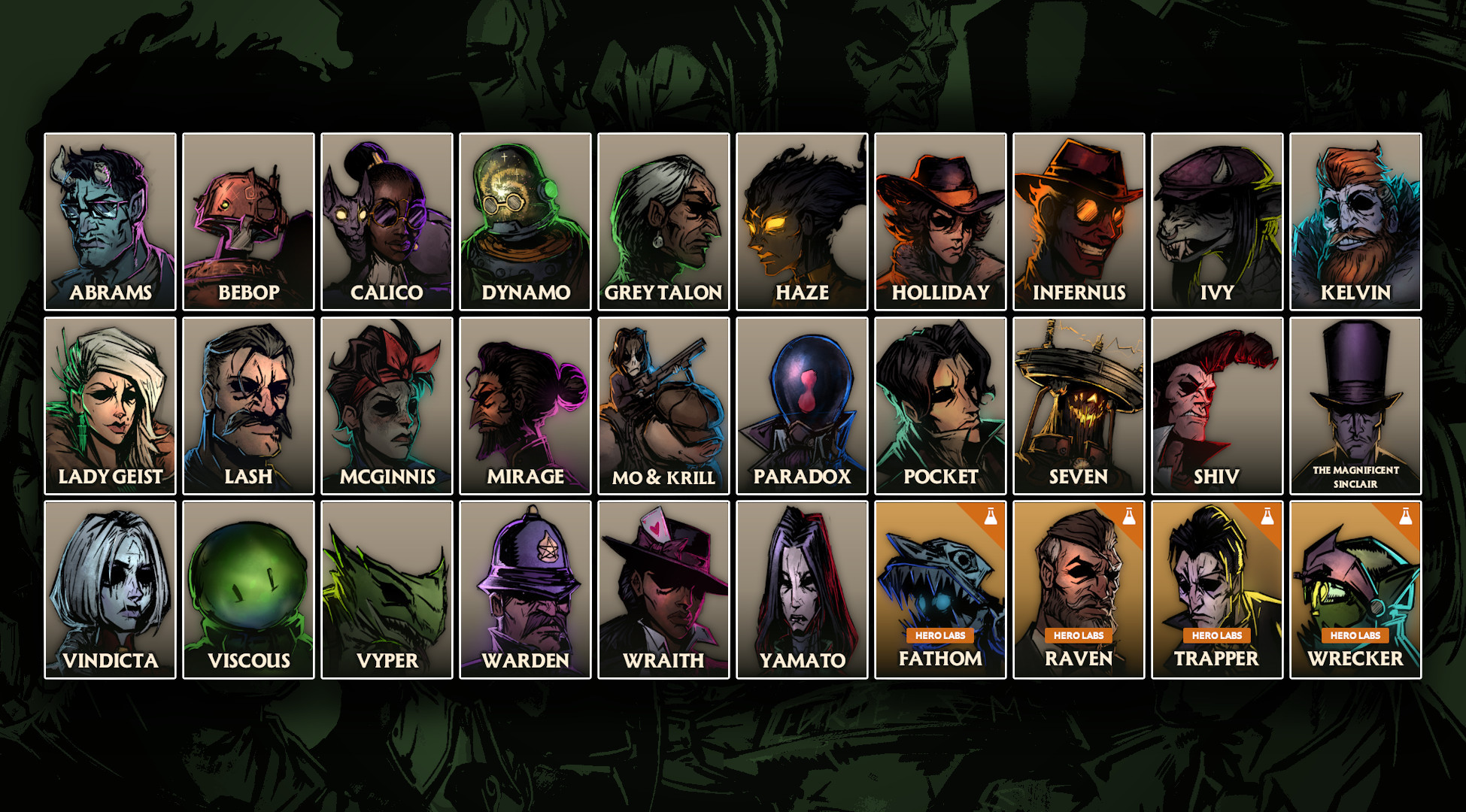Viewport: 1466px width, 812px height.
Task: Click the flask icon on Wrecker's card
Action: coord(1406,514)
